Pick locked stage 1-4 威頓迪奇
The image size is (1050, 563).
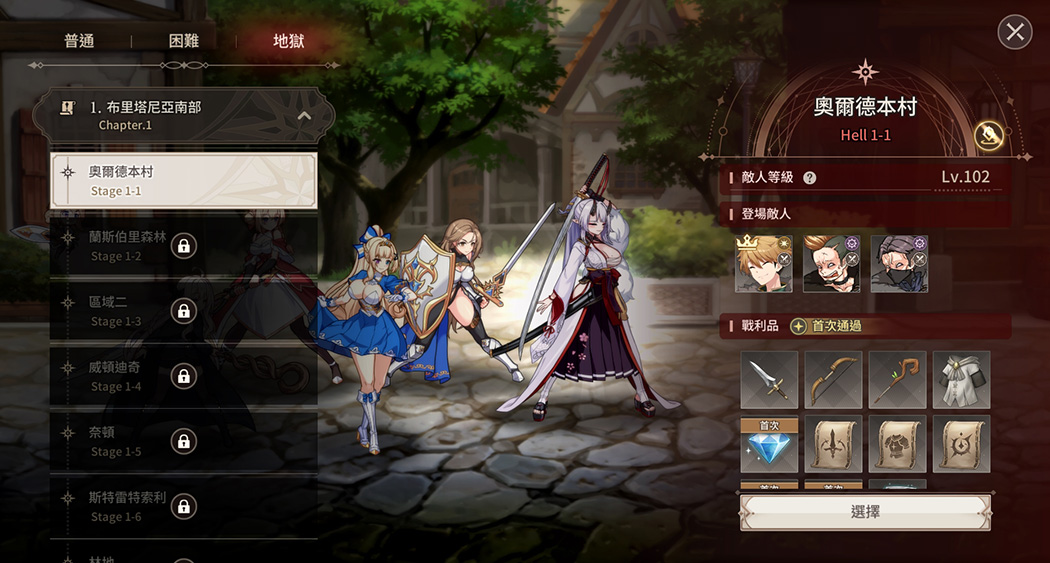pos(184,376)
